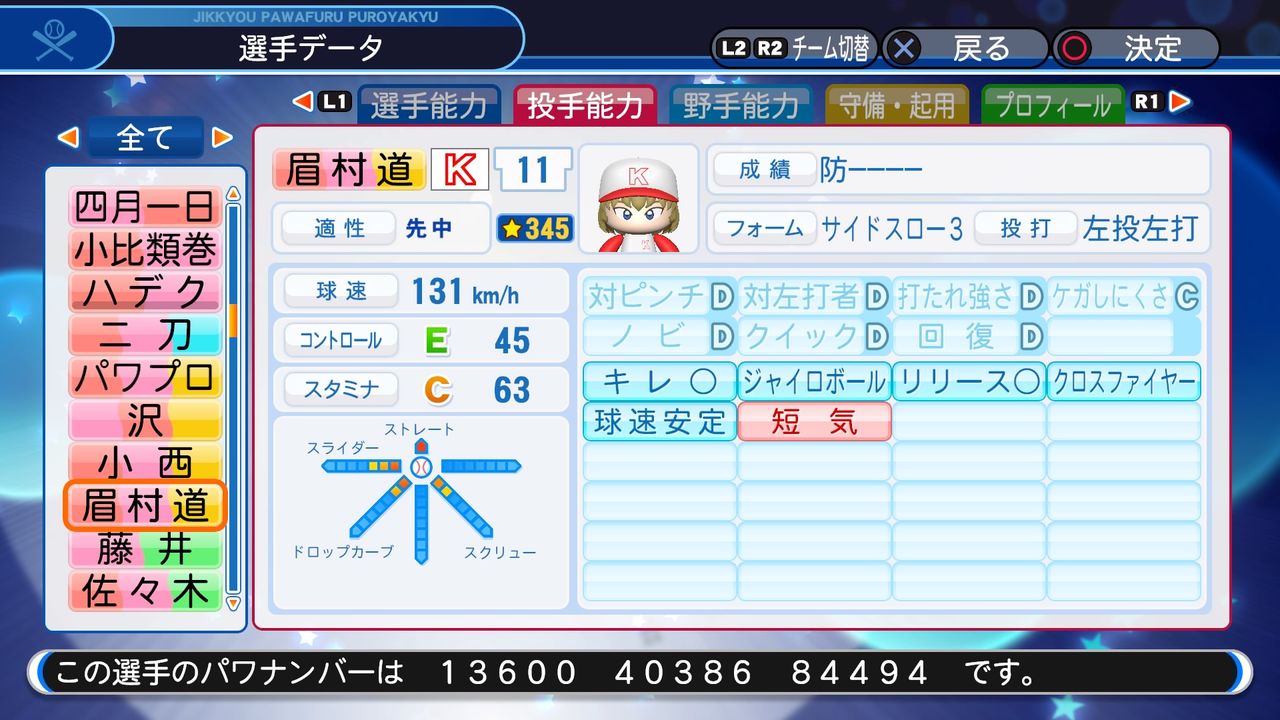Click the star rating ★345 badge
Screen dimensions: 1280x720
(x=534, y=229)
